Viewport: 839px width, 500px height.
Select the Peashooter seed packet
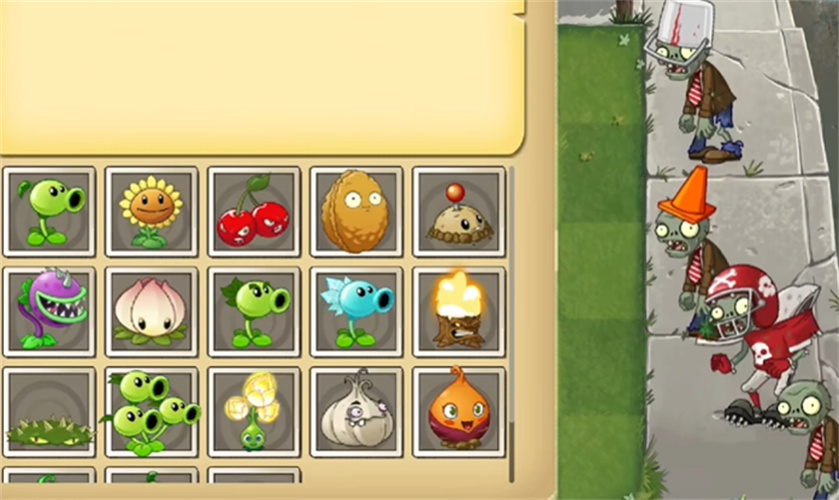tap(50, 212)
